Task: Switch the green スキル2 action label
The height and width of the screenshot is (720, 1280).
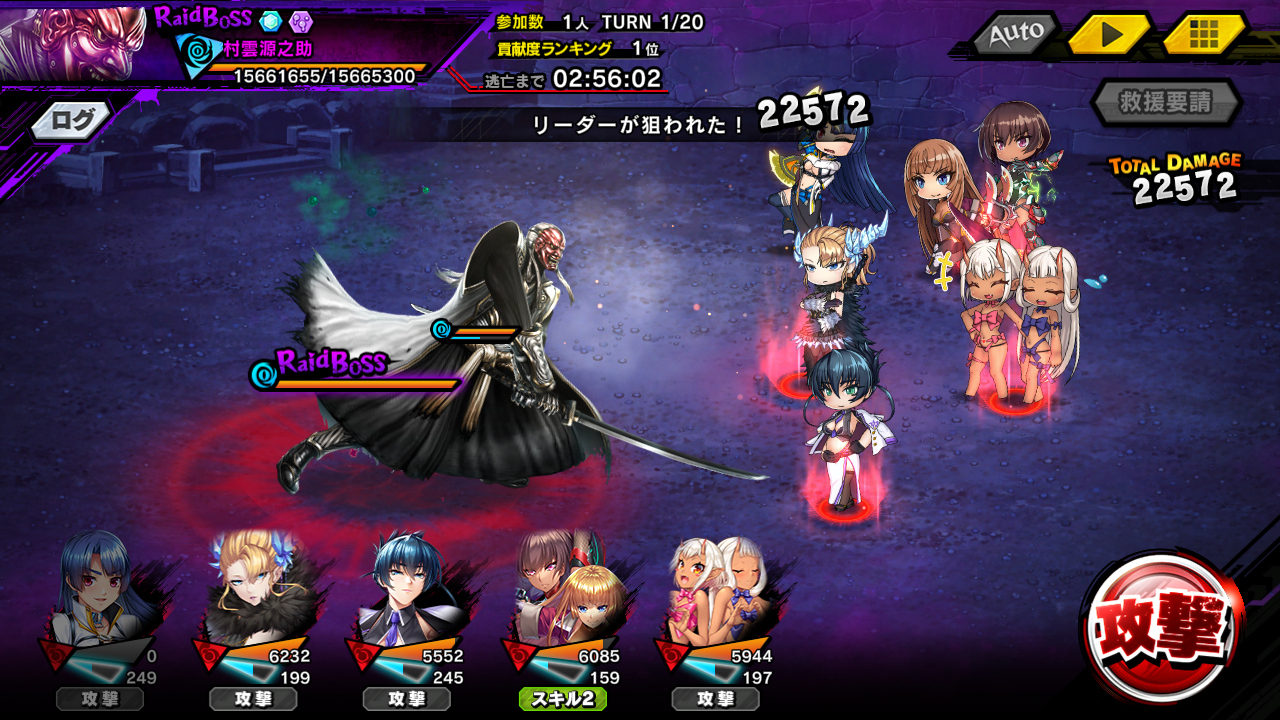Action: [x=562, y=699]
